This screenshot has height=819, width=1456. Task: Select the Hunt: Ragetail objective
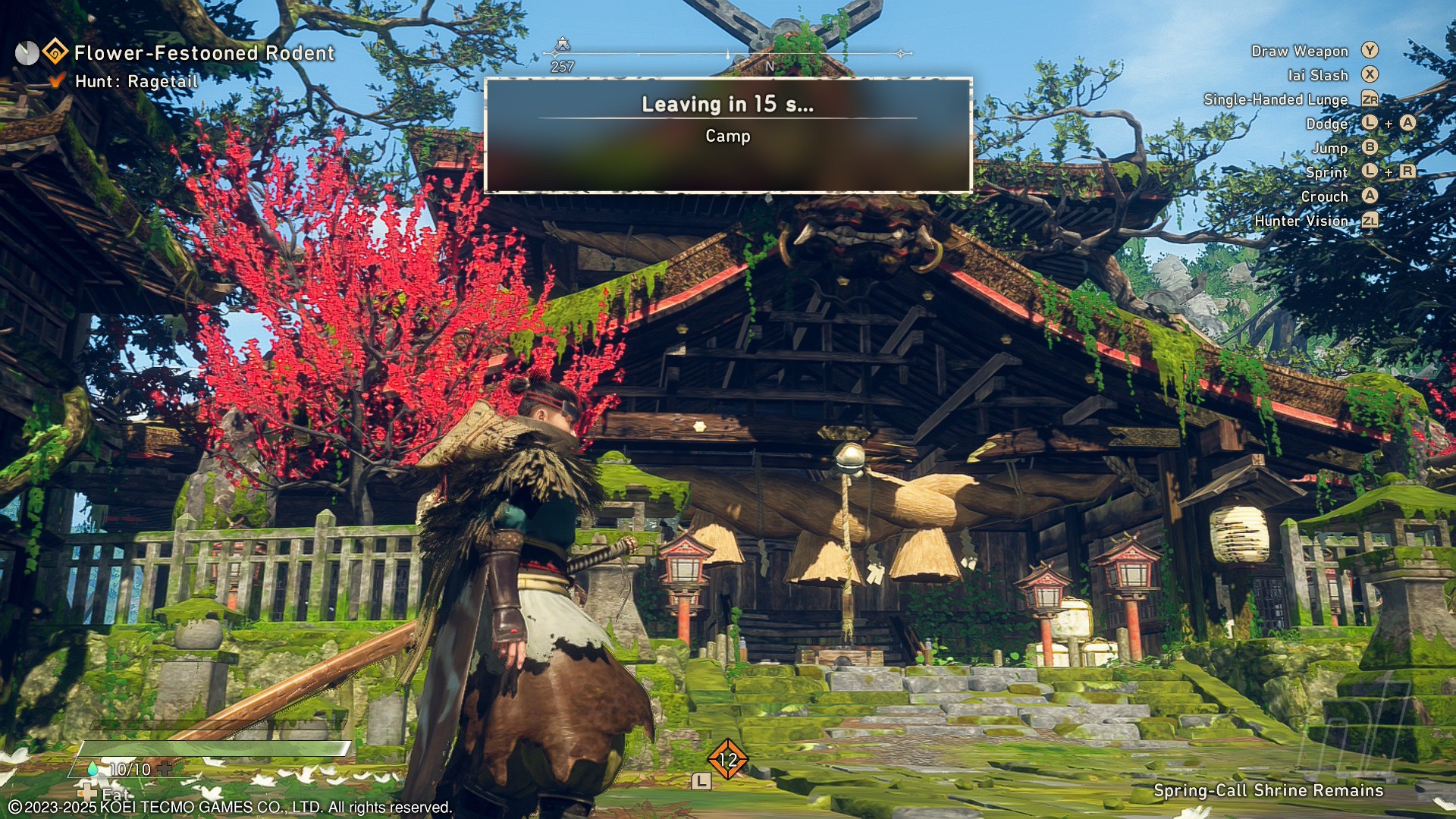(136, 81)
